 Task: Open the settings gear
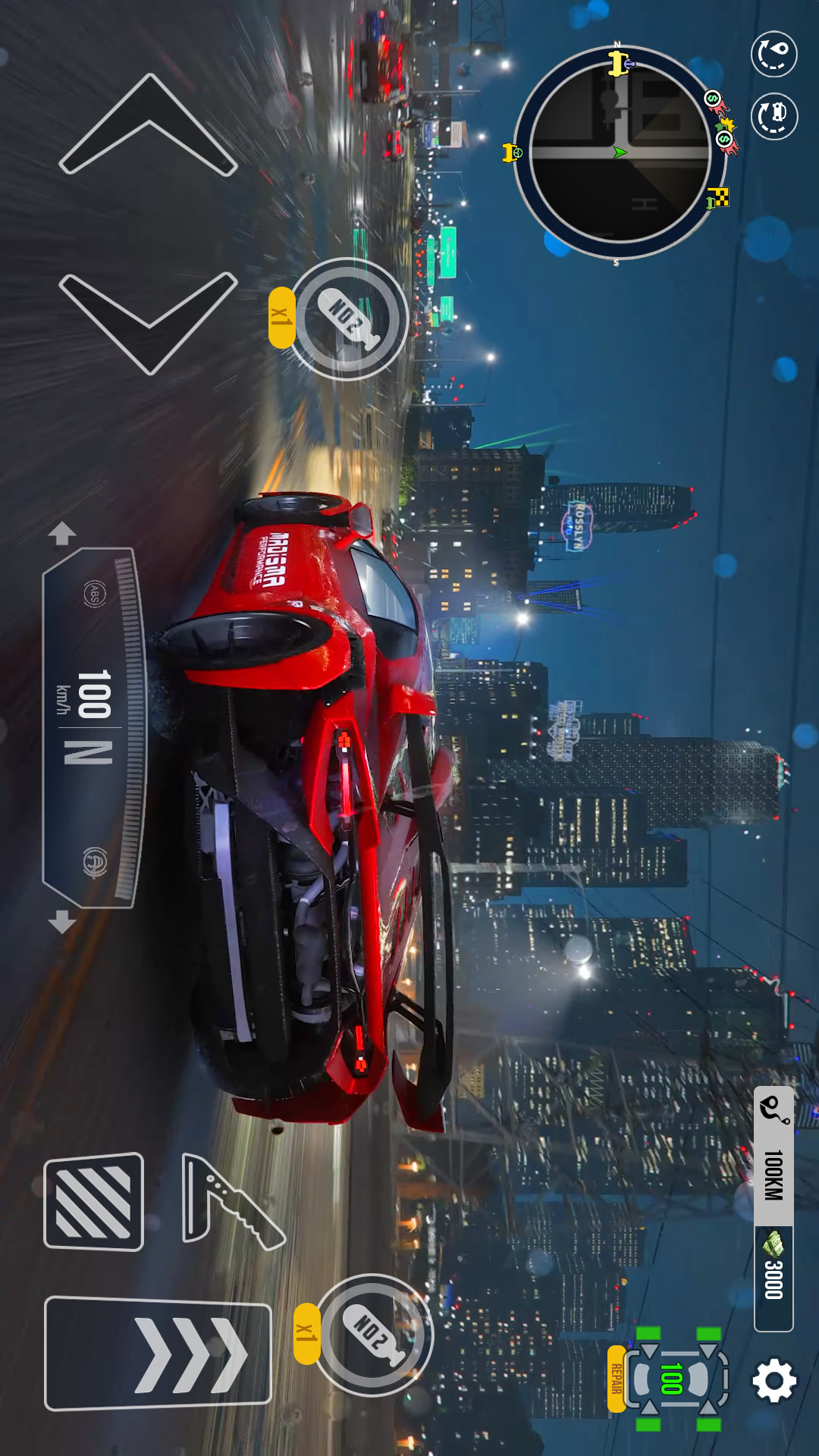pyautogui.click(x=773, y=1380)
